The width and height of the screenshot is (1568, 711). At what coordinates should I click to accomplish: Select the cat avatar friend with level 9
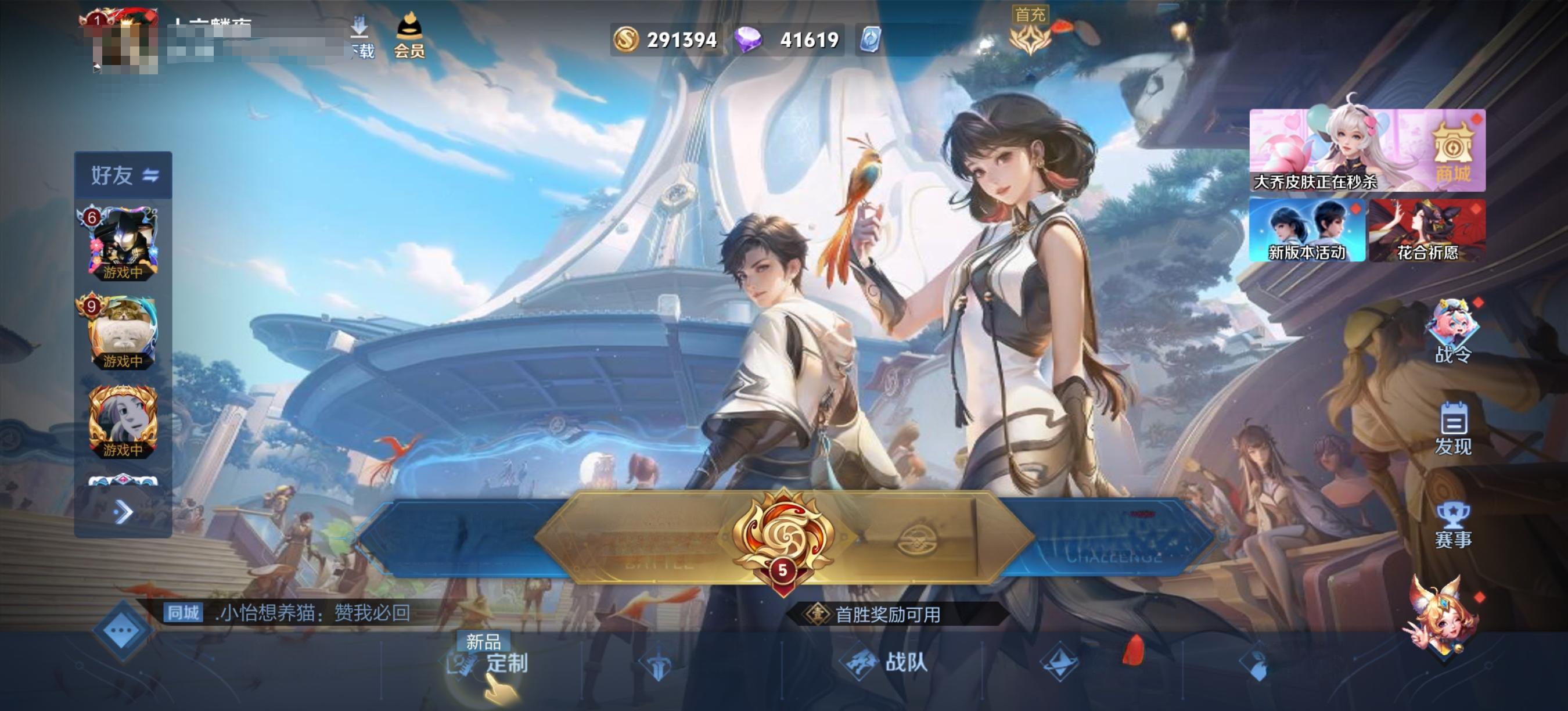tap(123, 332)
